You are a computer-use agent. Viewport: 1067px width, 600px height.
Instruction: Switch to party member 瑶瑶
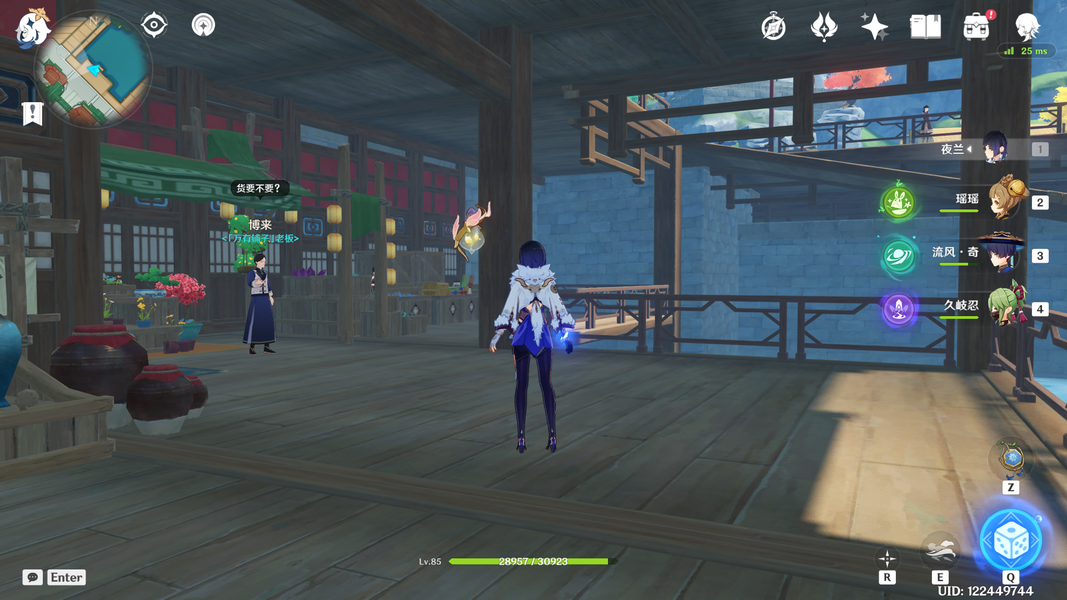[1002, 201]
